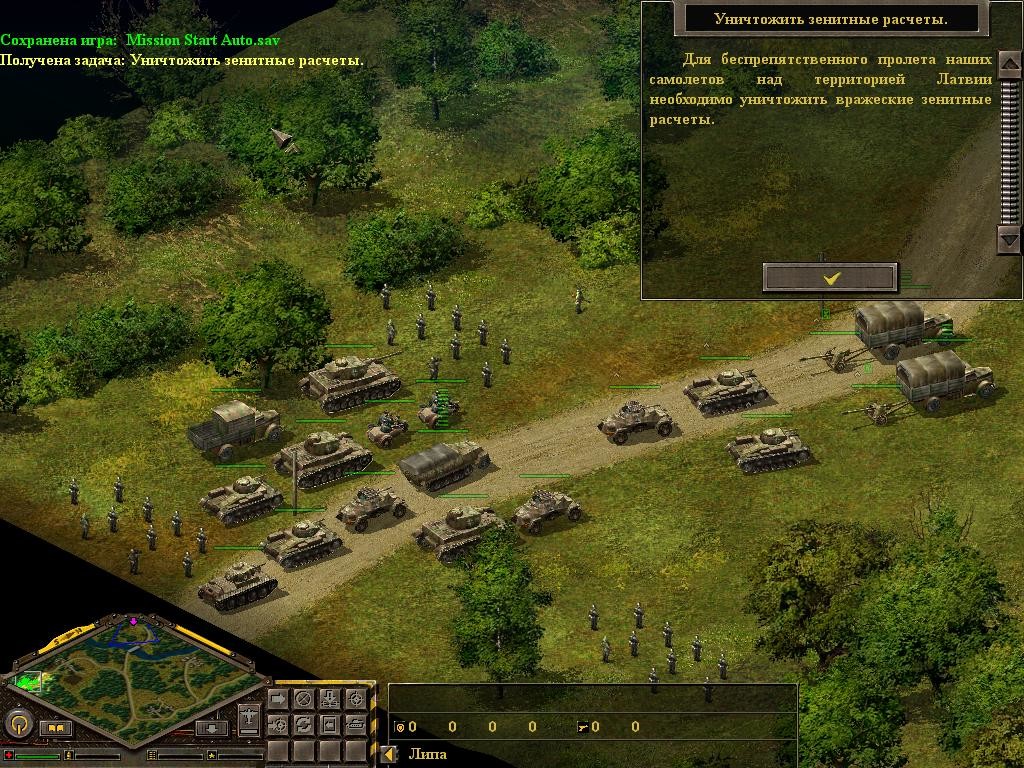This screenshot has height=768, width=1024.
Task: Select the move arrow command button
Action: pos(279,698)
